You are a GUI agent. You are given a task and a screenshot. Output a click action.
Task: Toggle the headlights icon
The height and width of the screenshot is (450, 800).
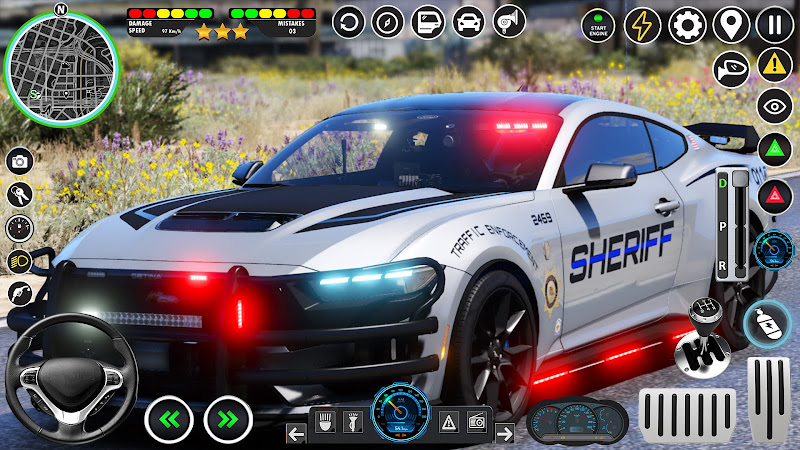(20, 260)
